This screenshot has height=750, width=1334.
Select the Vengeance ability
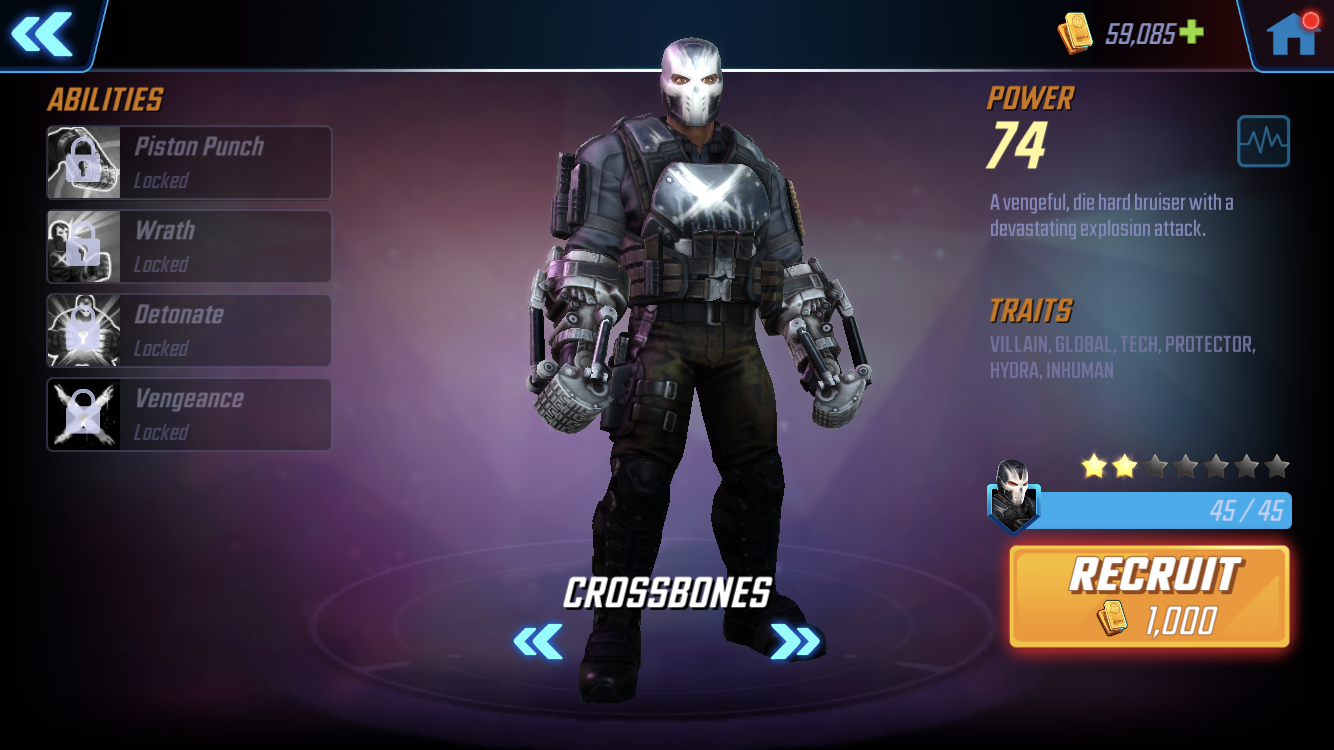coord(189,414)
